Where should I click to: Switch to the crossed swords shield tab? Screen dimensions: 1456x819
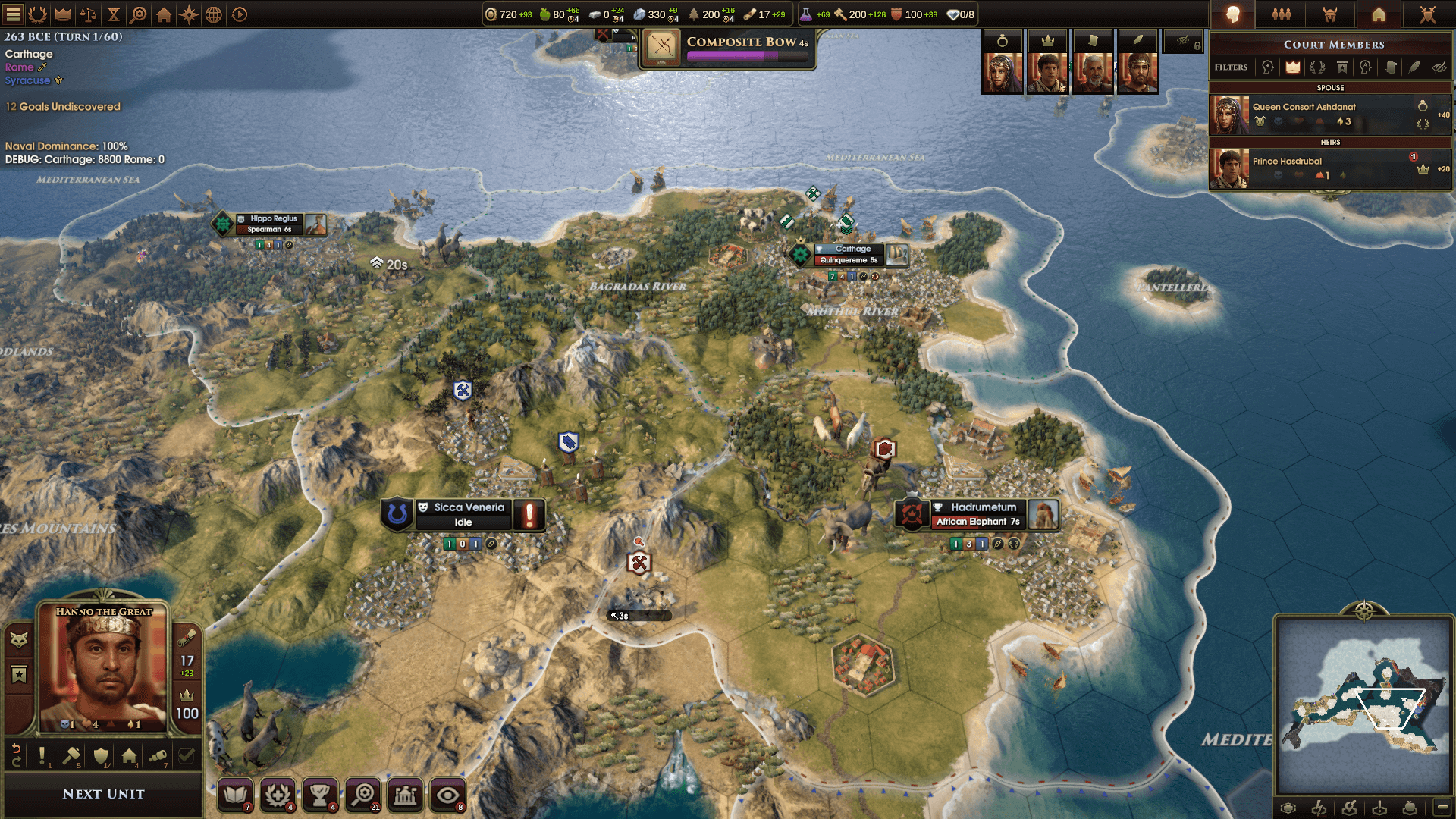tap(1427, 14)
